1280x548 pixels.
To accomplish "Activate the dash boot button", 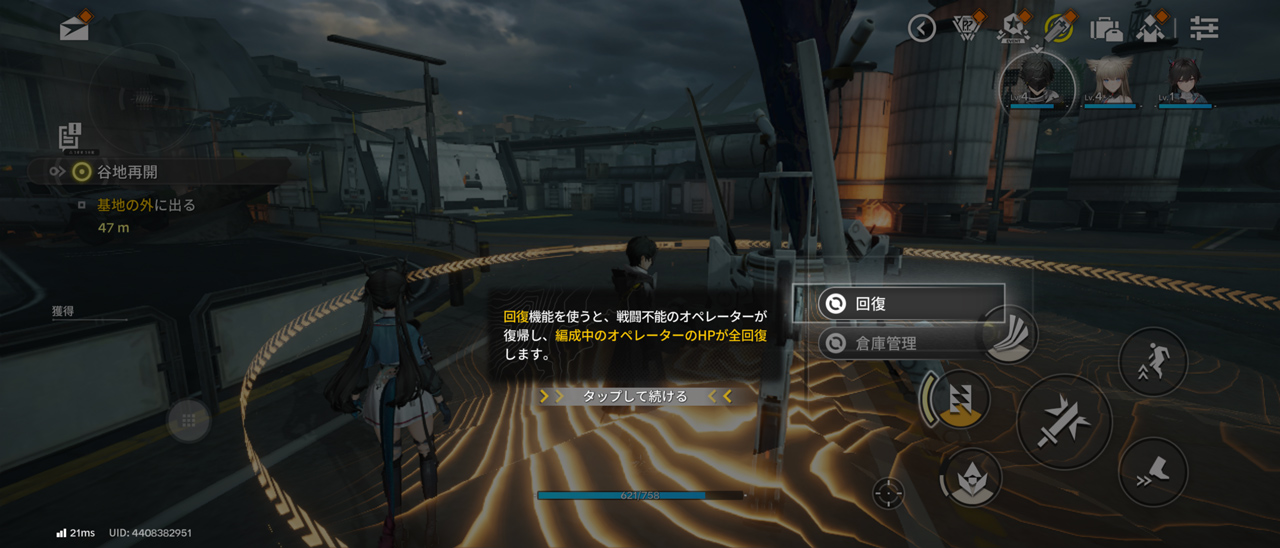I will [x=1153, y=472].
